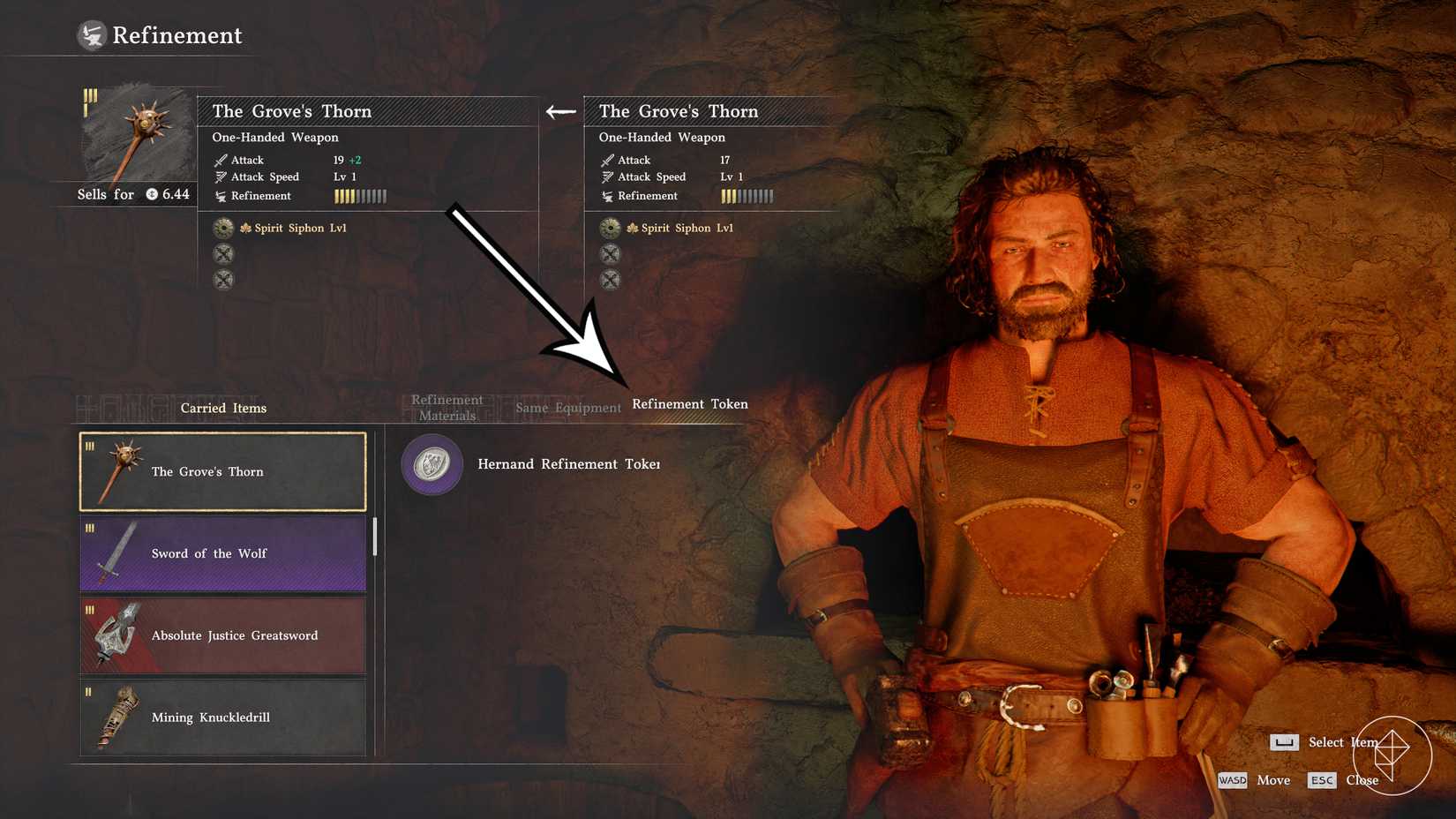The image size is (1456, 819).
Task: Click the ESC key icon near Close
Action: (1323, 780)
